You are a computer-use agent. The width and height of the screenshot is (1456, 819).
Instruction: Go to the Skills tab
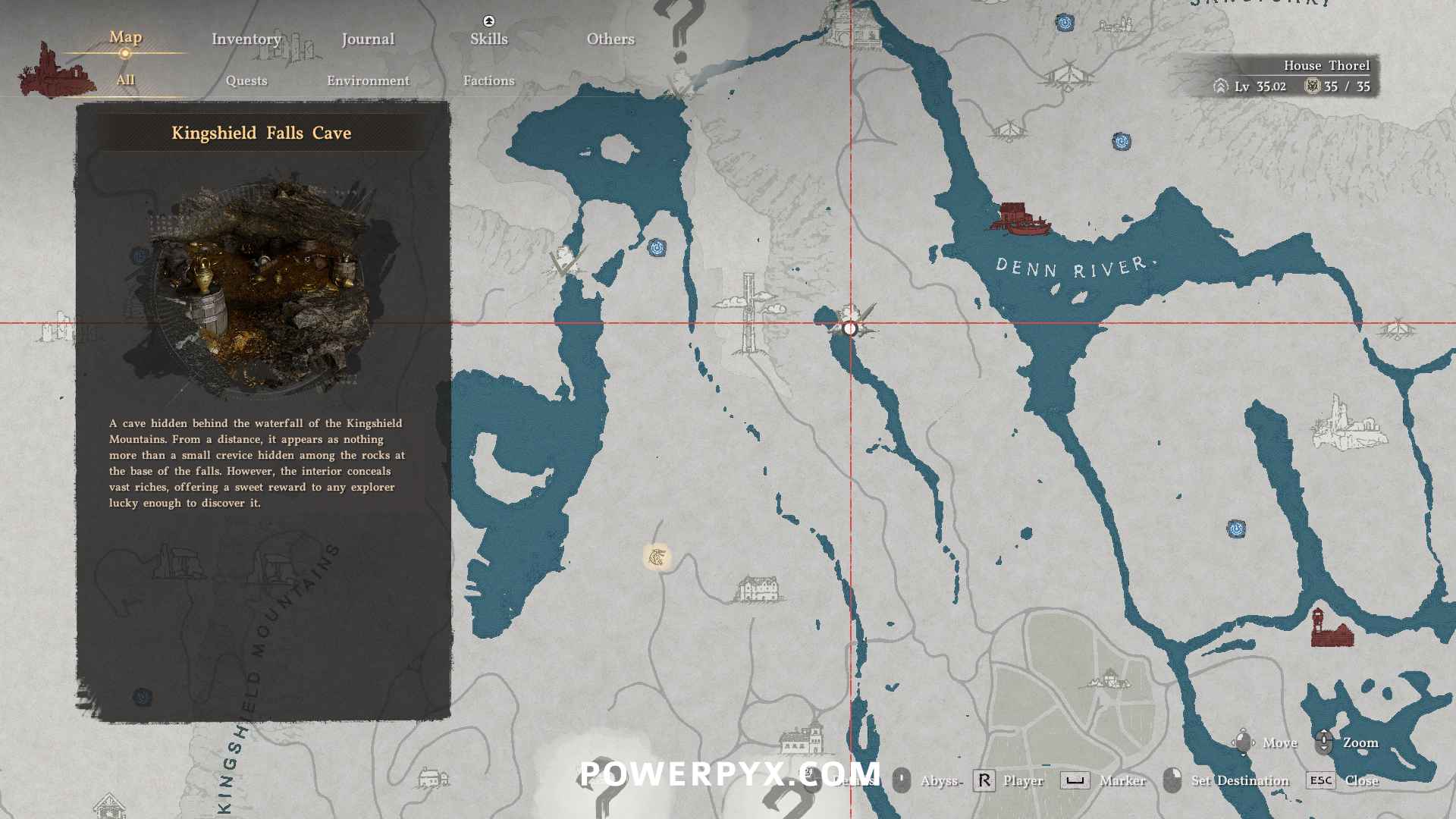[488, 39]
